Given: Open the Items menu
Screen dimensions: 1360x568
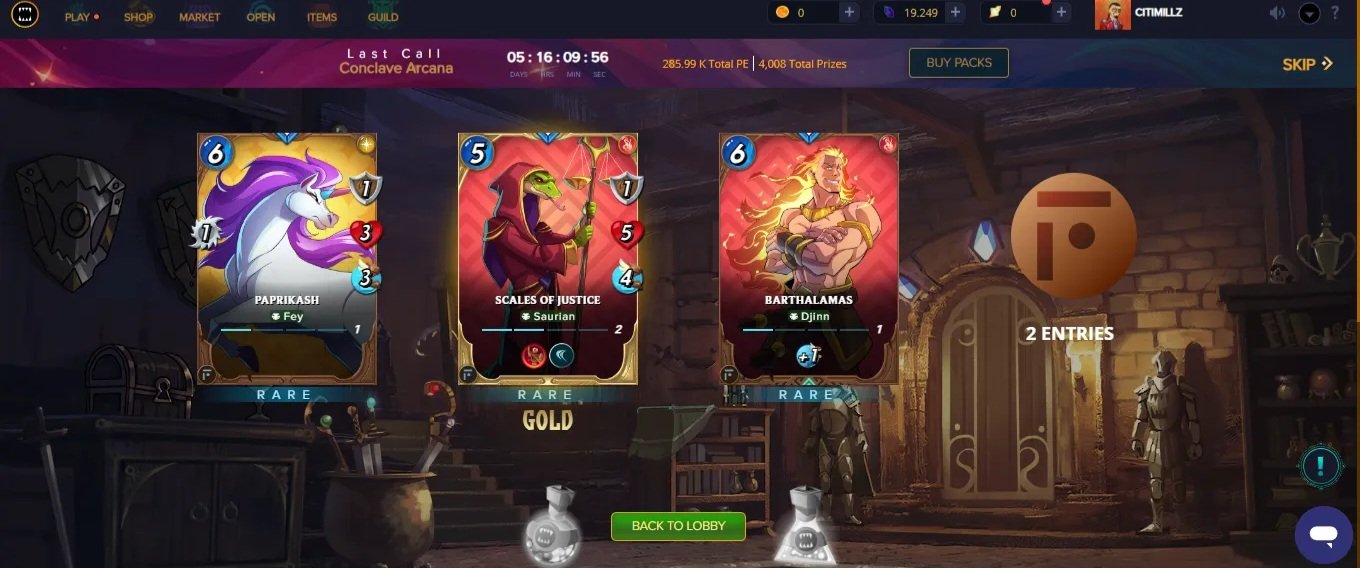Looking at the screenshot, I should [x=322, y=17].
